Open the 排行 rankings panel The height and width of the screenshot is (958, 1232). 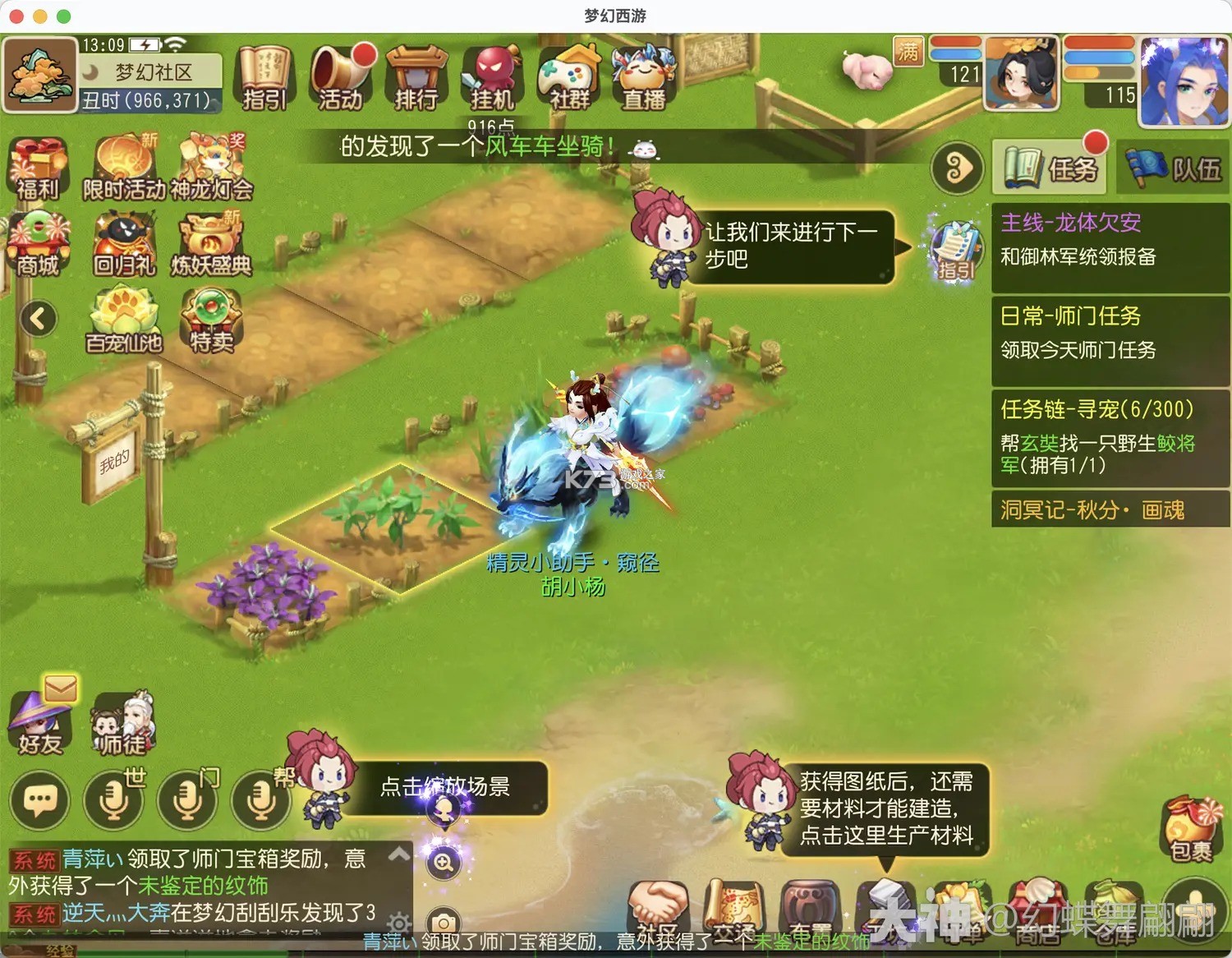(x=416, y=80)
